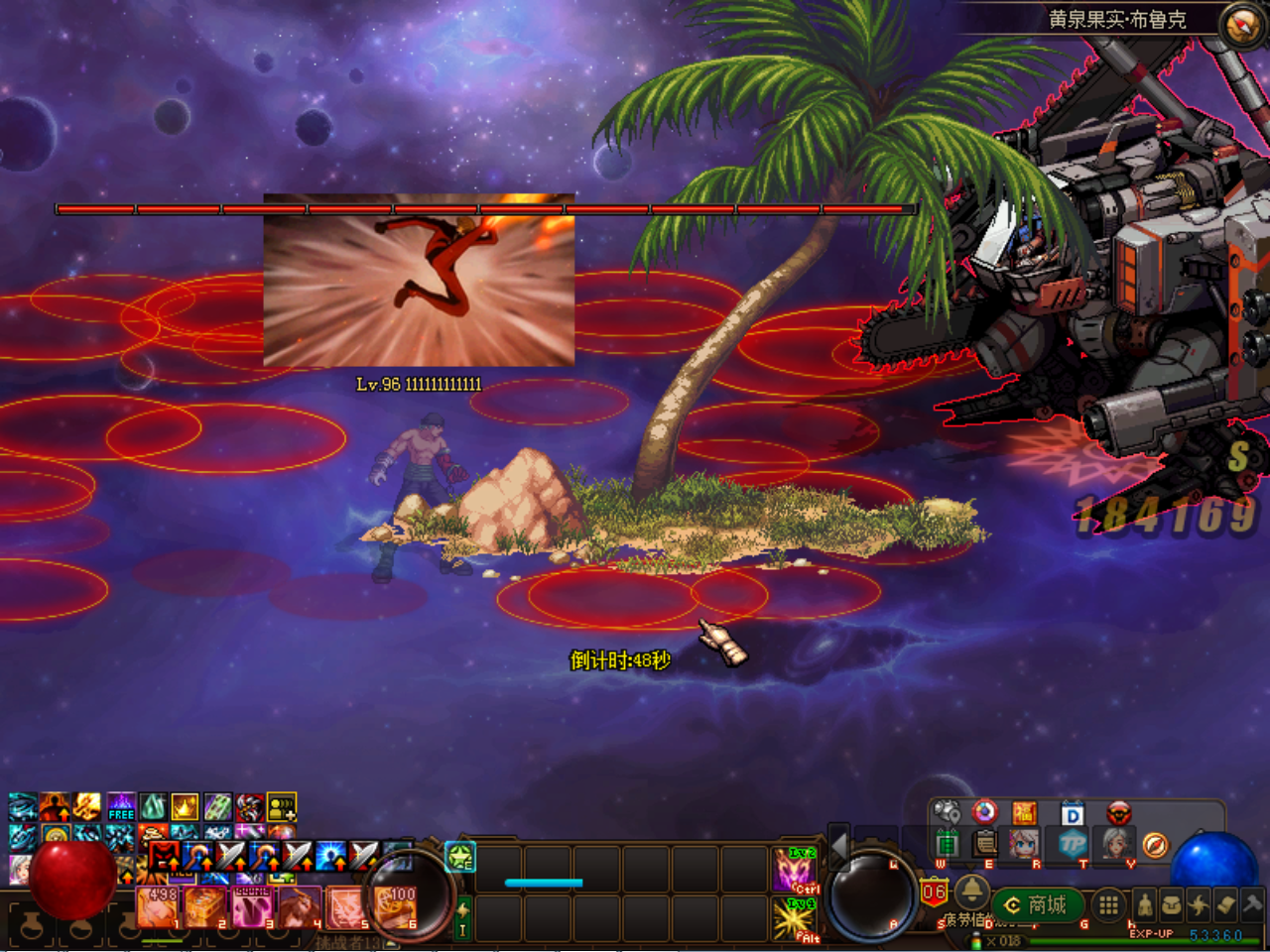Open the character info silhouette icon
This screenshot has height=952, width=1270.
click(x=1145, y=904)
